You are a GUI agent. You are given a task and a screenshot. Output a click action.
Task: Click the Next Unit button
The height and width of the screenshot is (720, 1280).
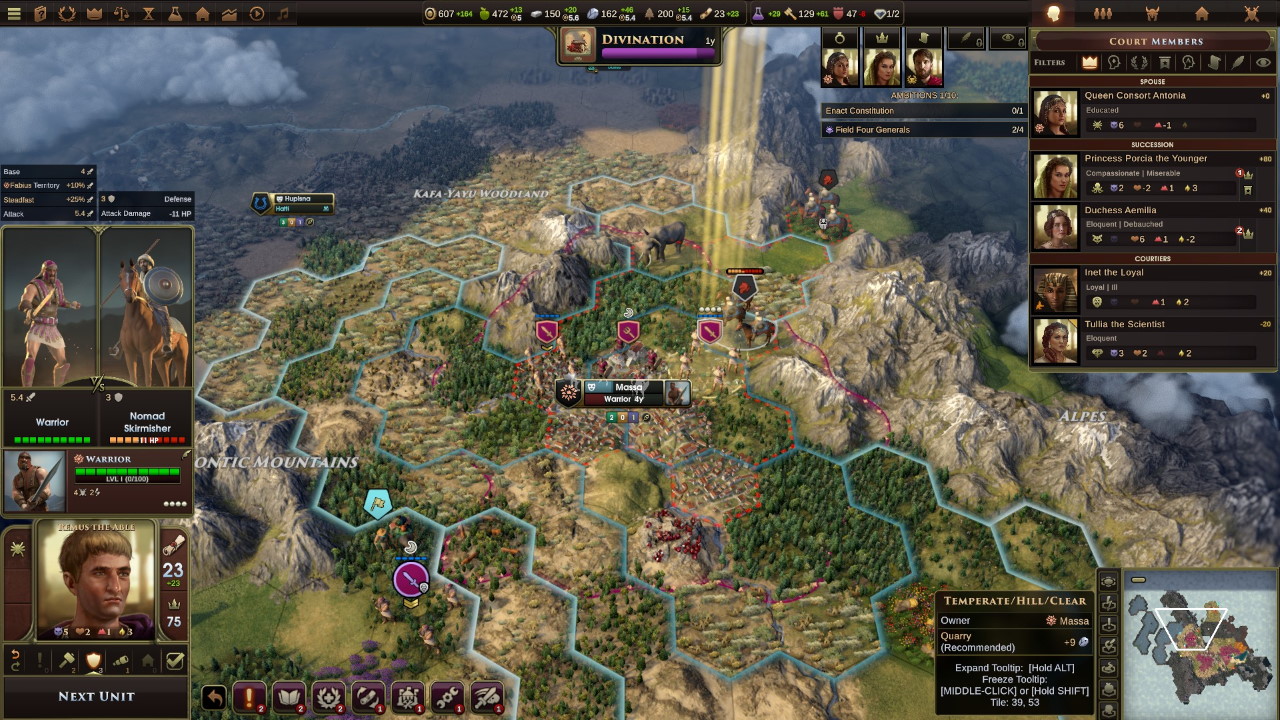click(96, 696)
